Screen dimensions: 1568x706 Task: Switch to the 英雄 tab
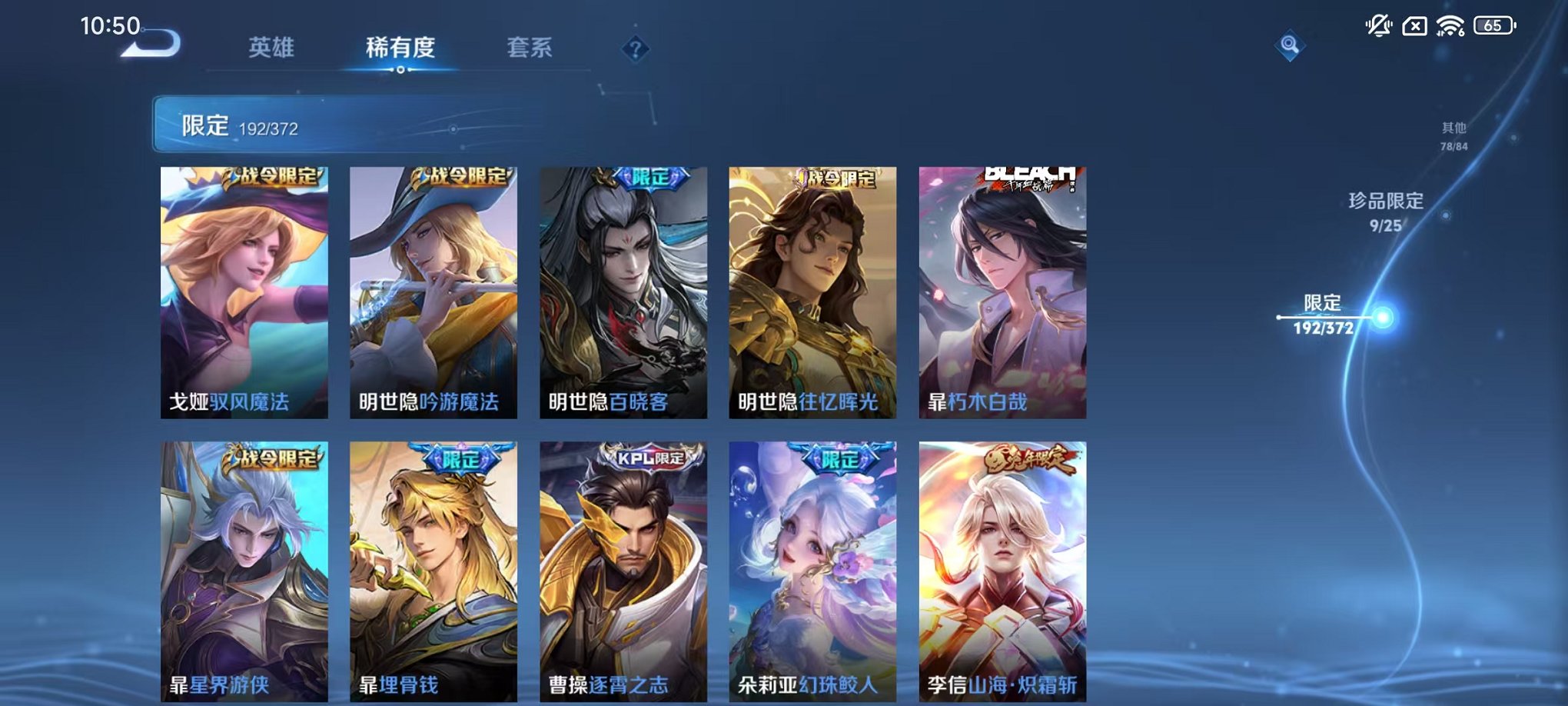(273, 46)
